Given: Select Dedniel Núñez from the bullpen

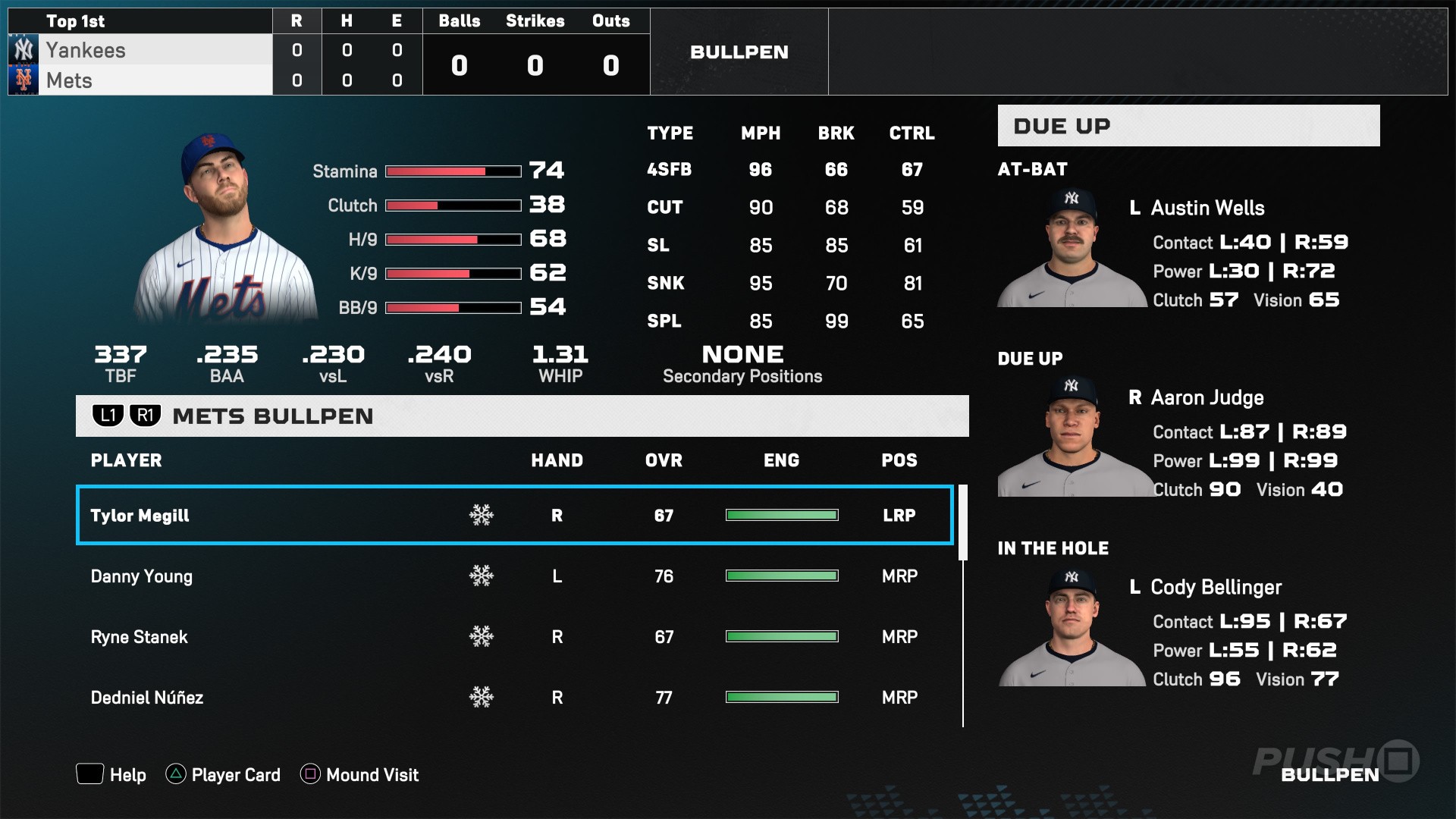Looking at the screenshot, I should [303, 698].
